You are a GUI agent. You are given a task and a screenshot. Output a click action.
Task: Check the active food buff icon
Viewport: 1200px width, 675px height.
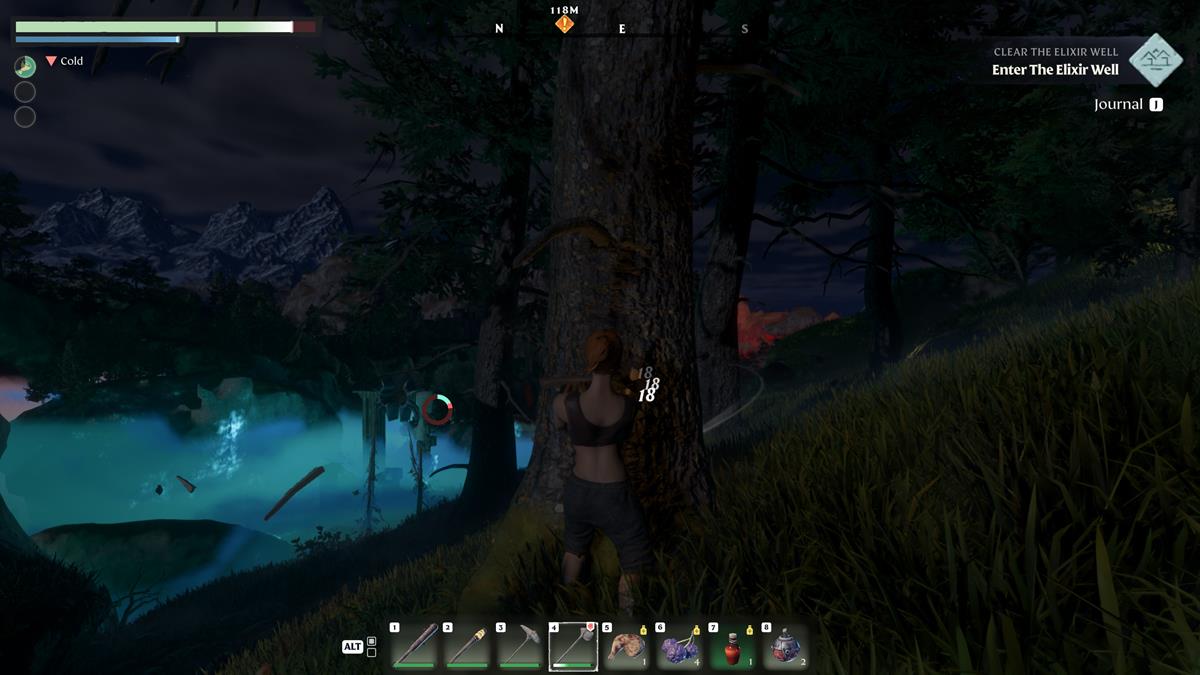[x=25, y=67]
